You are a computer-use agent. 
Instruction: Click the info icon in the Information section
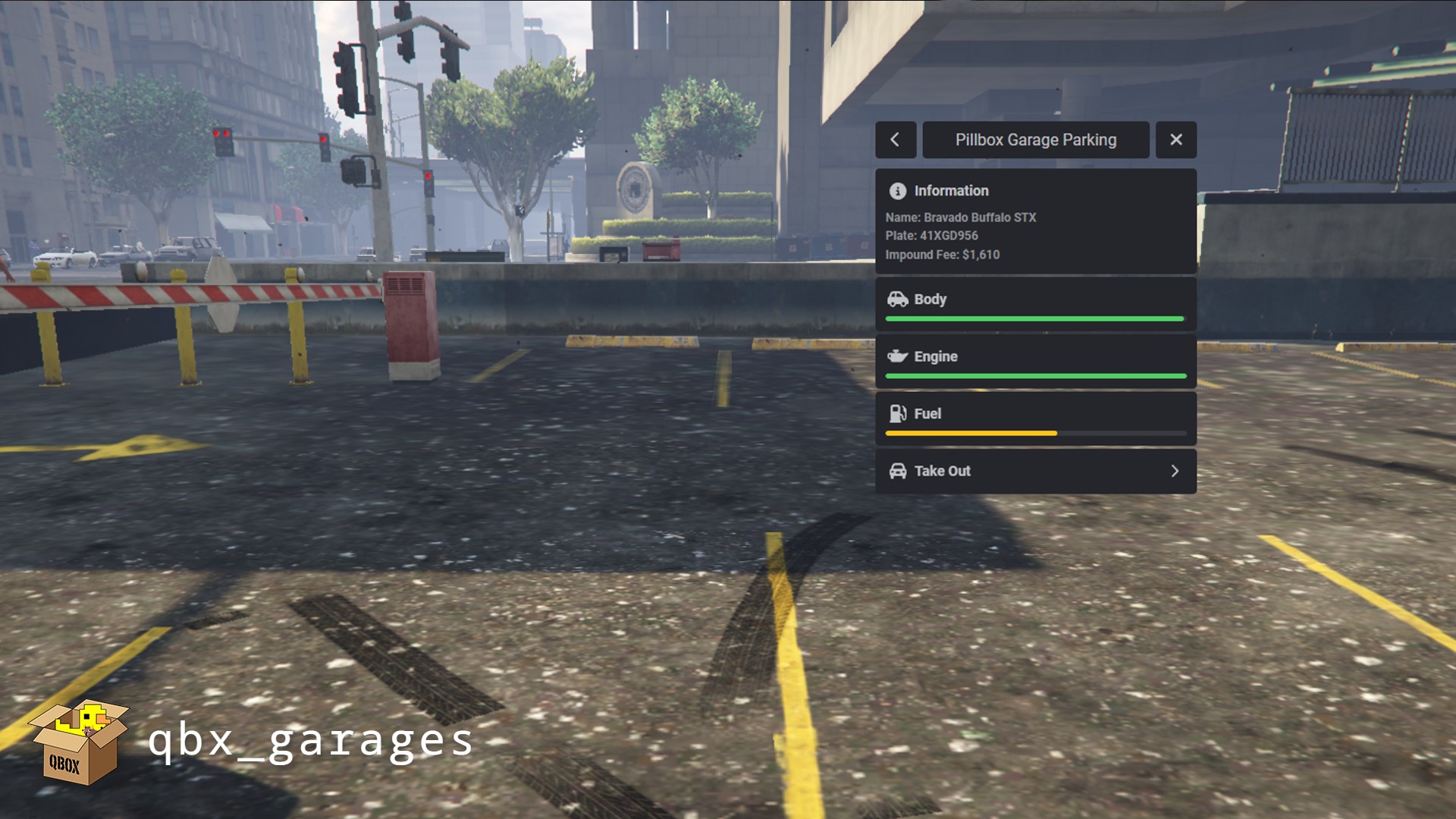point(898,191)
